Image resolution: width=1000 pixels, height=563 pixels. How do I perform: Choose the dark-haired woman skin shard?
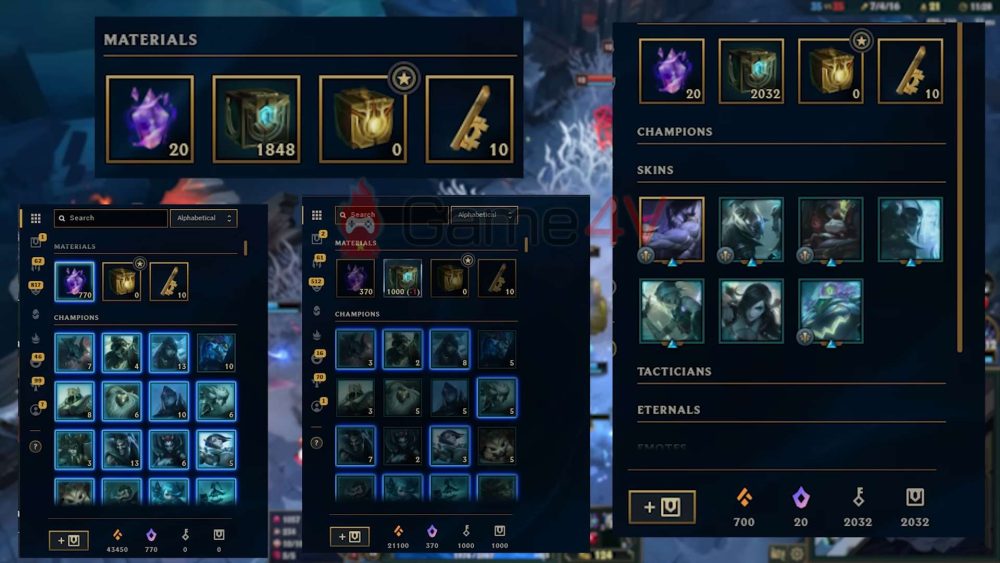pyautogui.click(x=751, y=311)
